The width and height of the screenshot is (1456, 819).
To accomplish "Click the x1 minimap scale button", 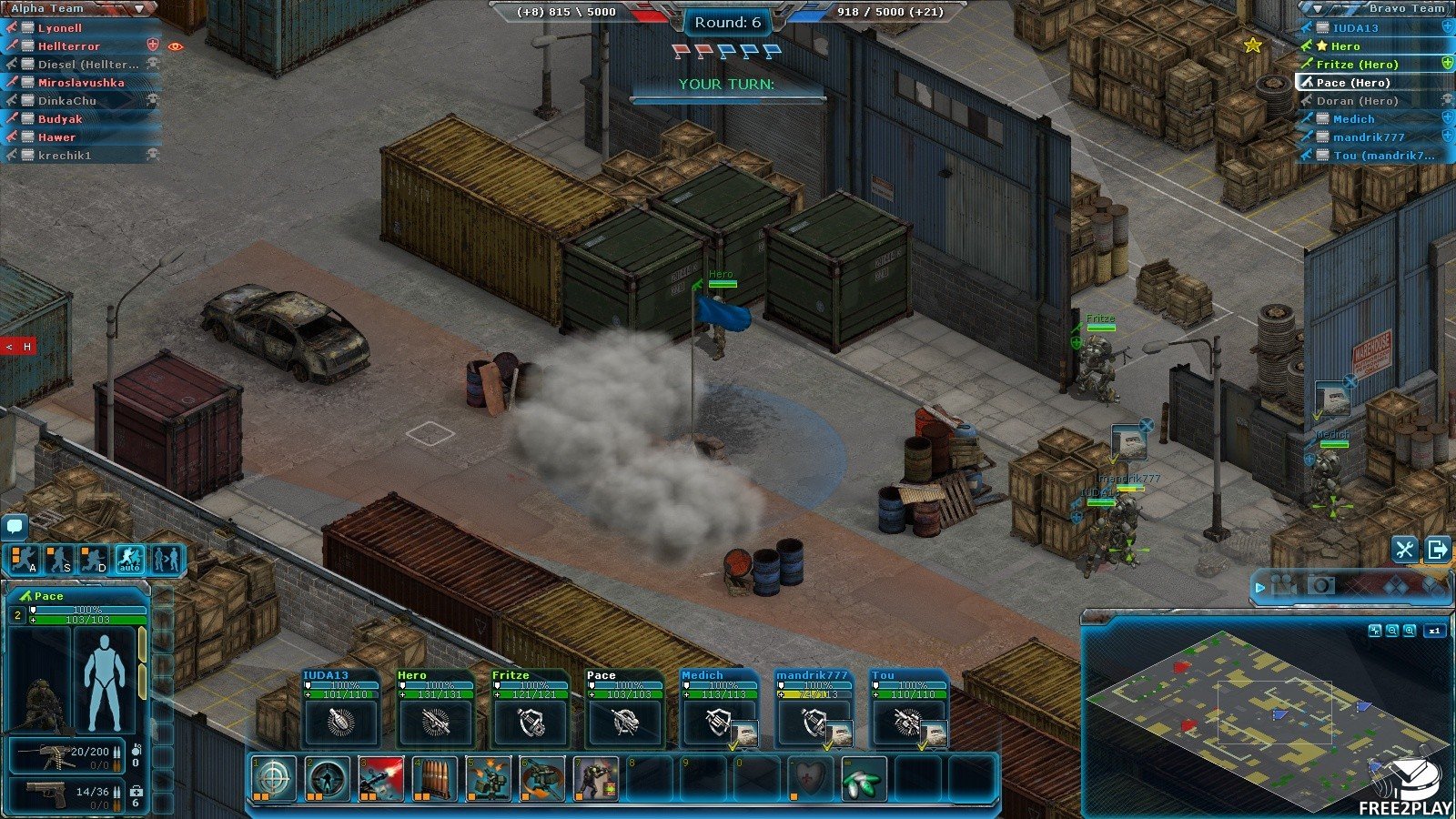I will [1435, 631].
